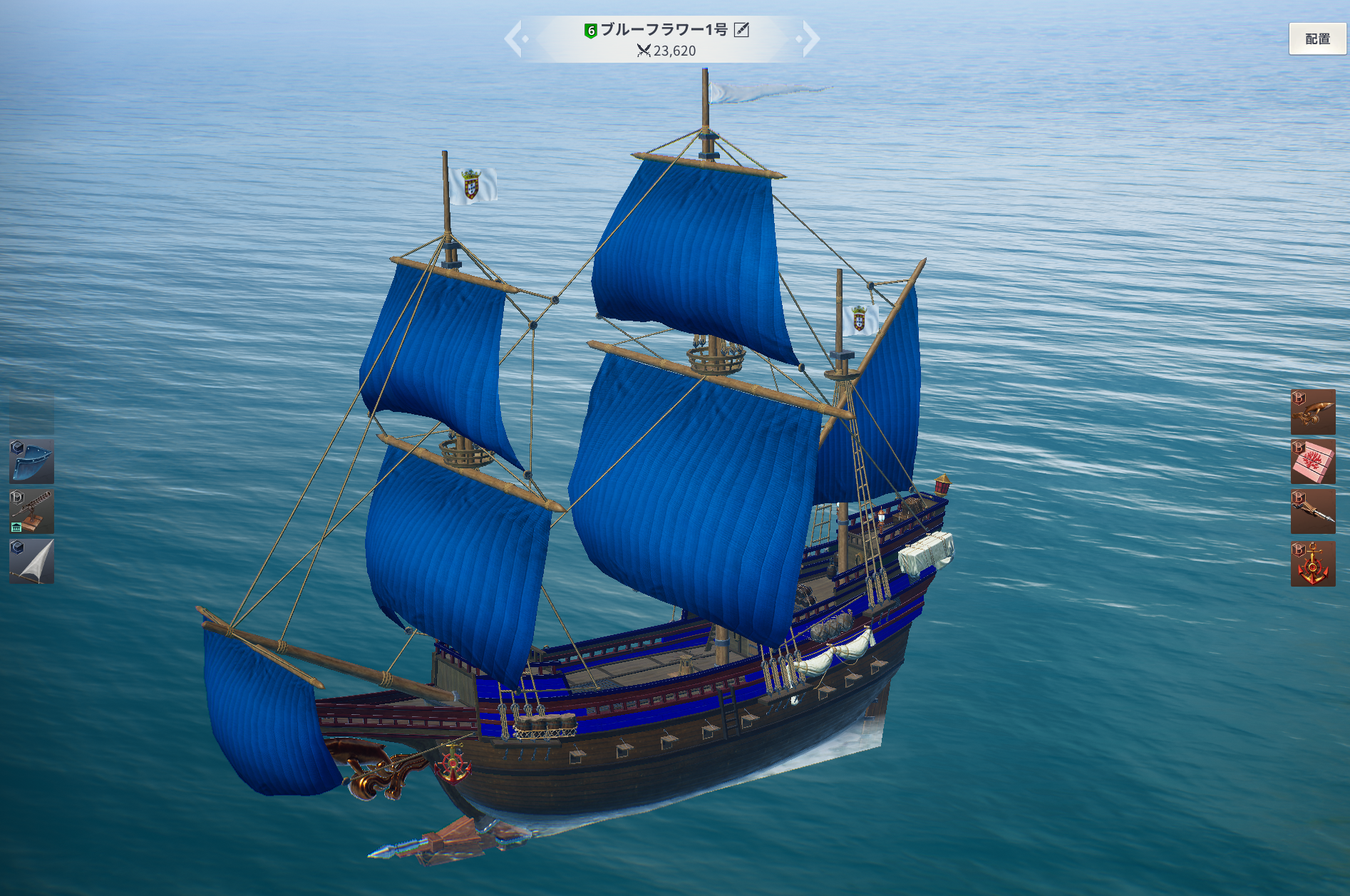Image resolution: width=1350 pixels, height=896 pixels.
Task: Switch to the next ship with right arrow
Action: click(809, 38)
